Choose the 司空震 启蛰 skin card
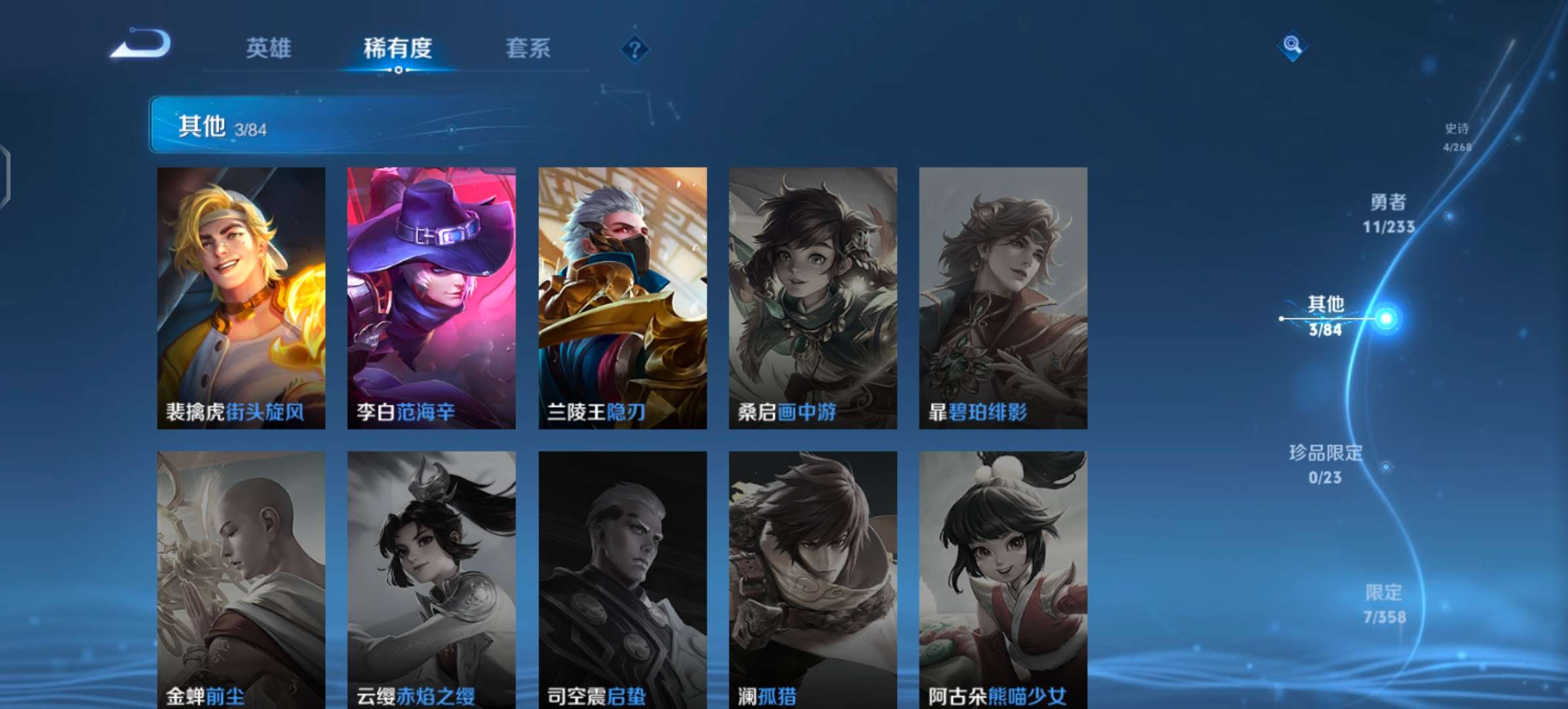 622,578
